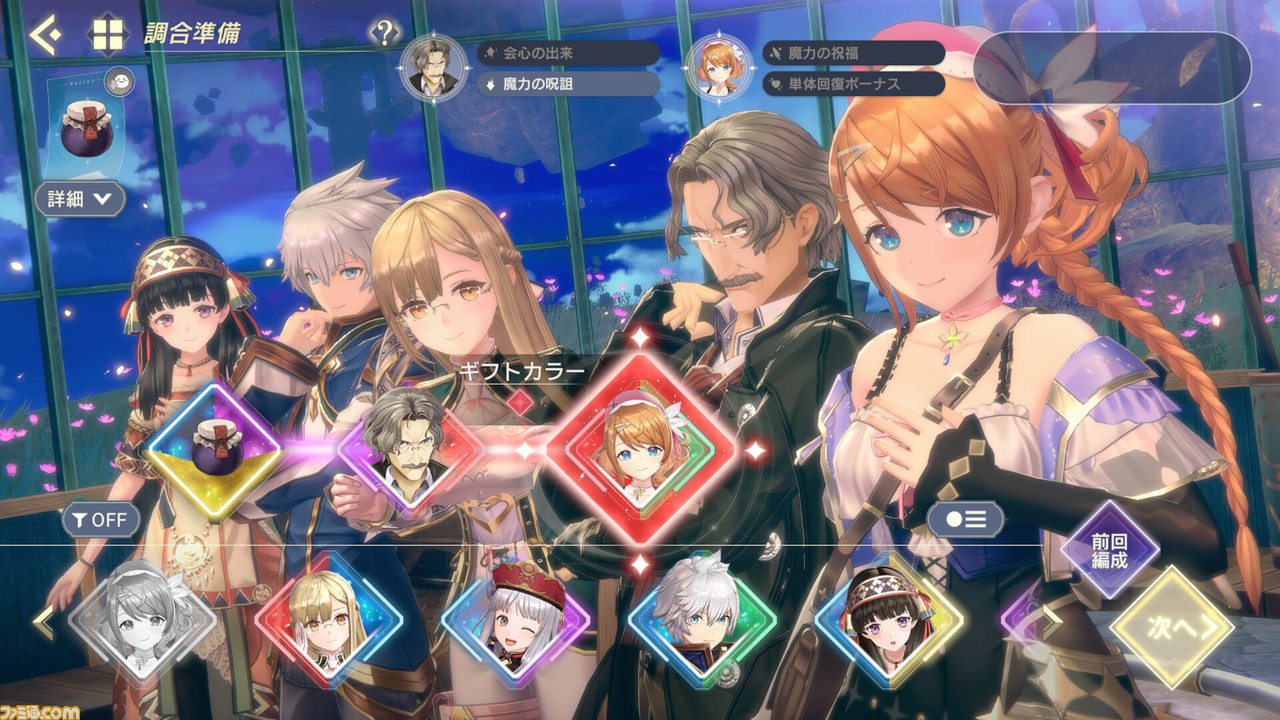Viewport: 1280px width, 720px height.
Task: Select the mustached man synthesis slot
Action: coord(404,451)
